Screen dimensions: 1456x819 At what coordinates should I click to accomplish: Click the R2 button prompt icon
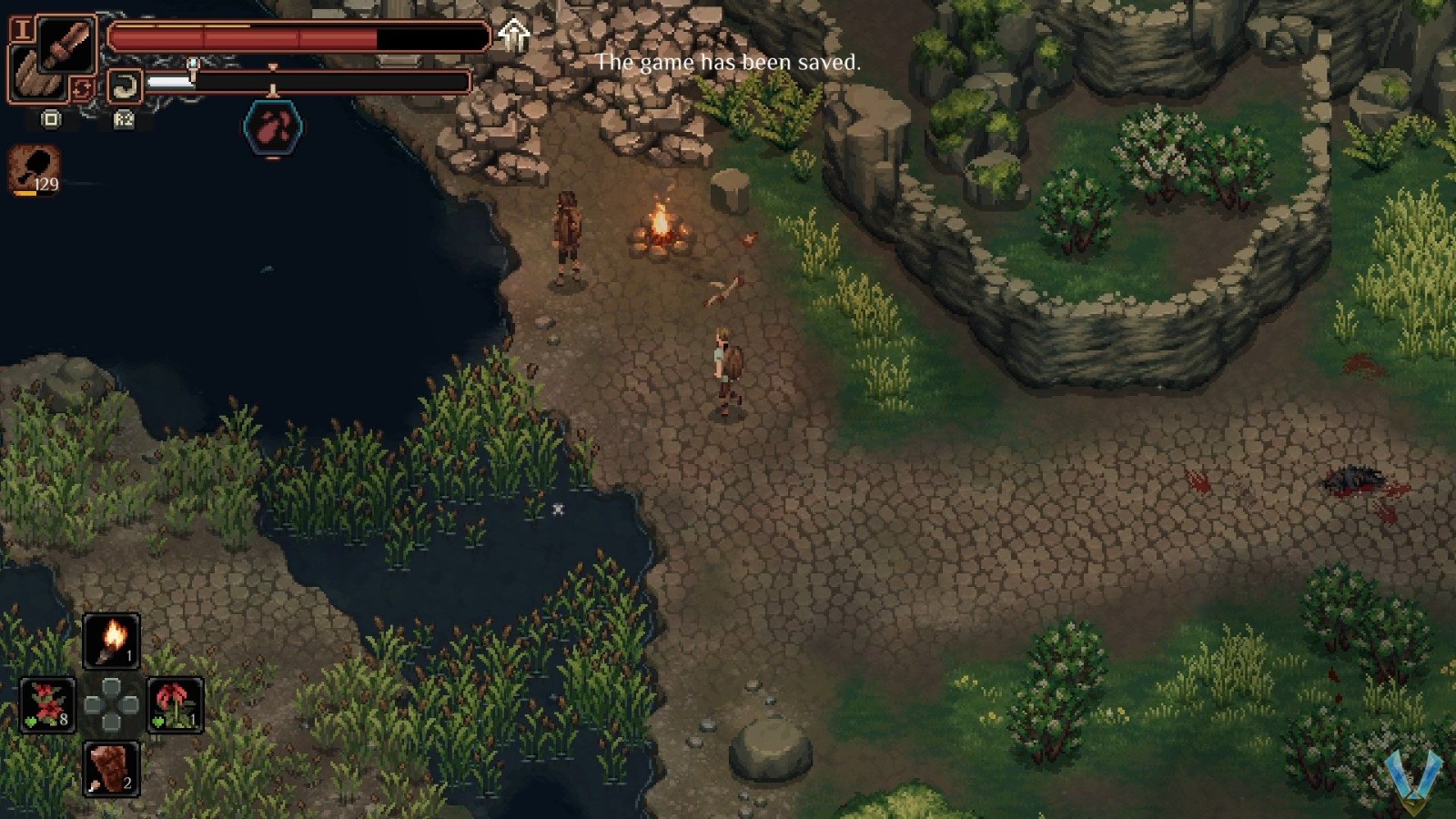(124, 118)
